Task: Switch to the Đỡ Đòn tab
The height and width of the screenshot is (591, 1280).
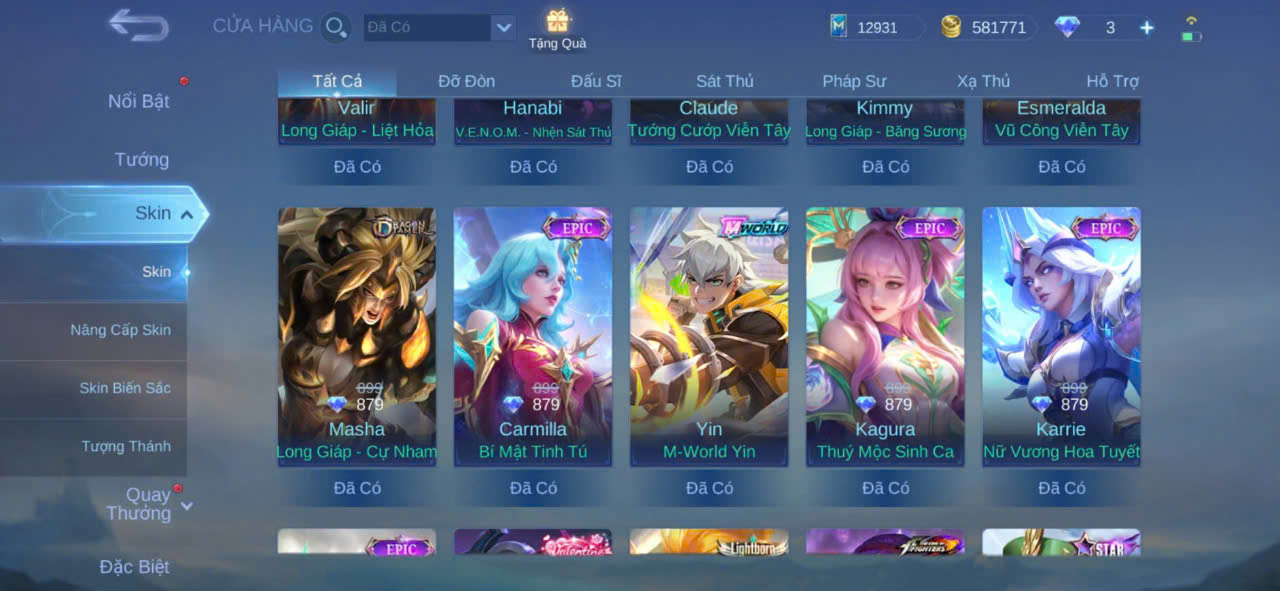Action: [x=466, y=81]
